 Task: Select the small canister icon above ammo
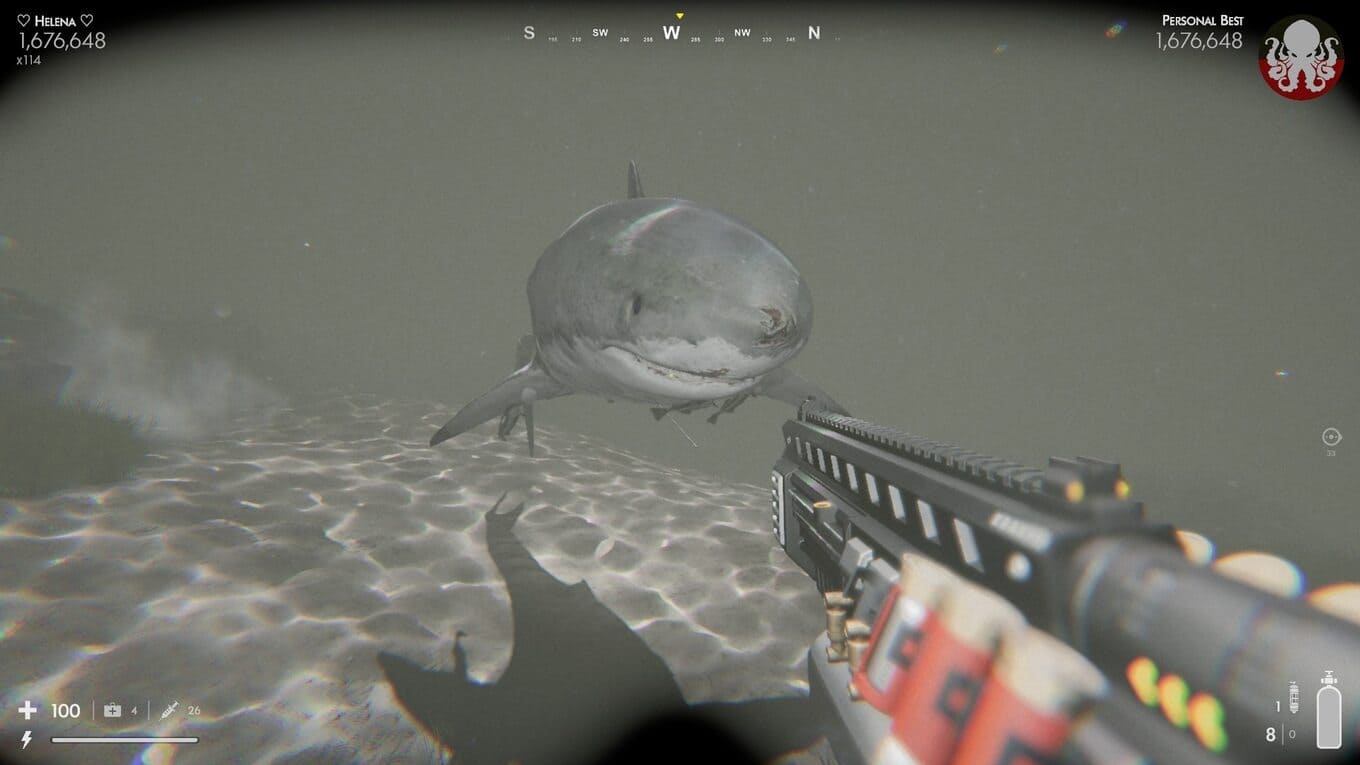coord(1293,696)
